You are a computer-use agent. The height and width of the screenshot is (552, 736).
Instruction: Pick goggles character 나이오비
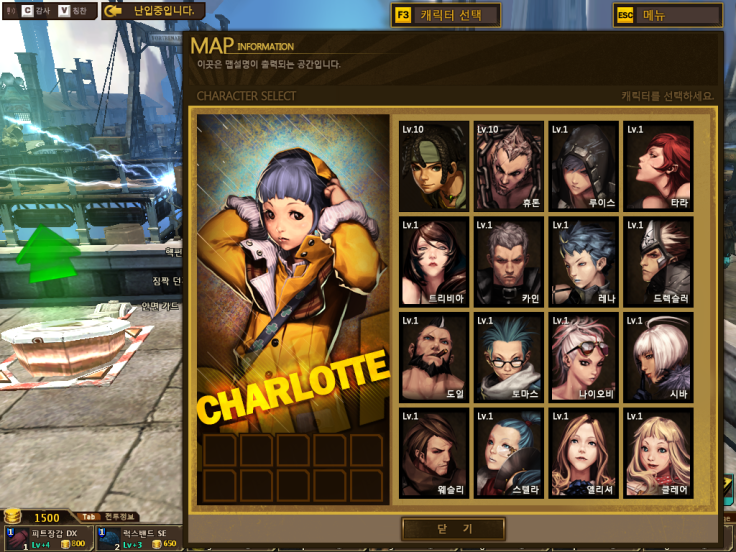click(583, 357)
